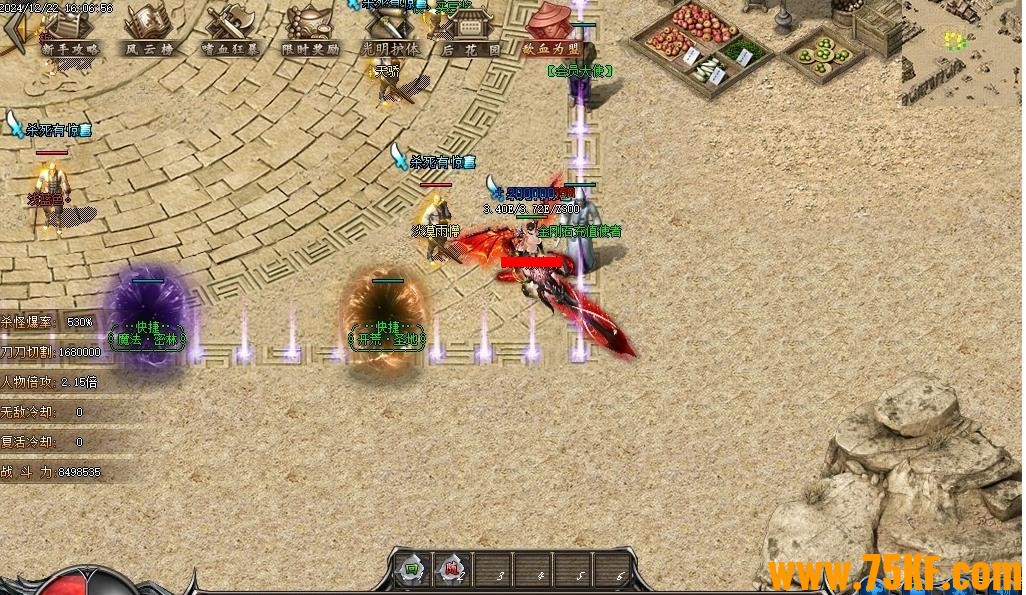This screenshot has height=595, width=1026.
Task: Open the minimap in the top-right corner
Action: tap(962, 52)
